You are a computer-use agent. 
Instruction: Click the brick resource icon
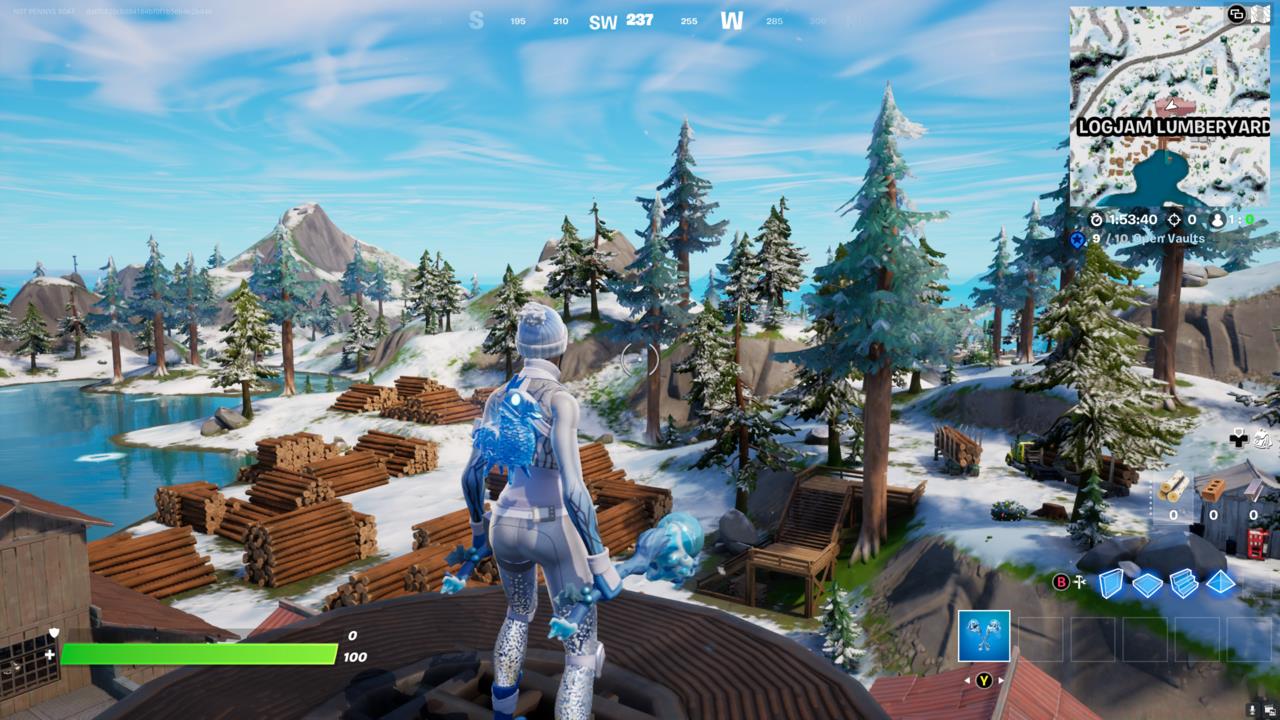pos(1213,490)
